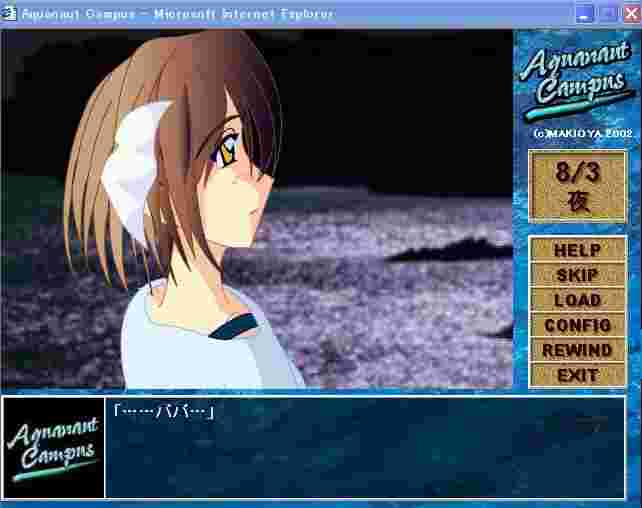This screenshot has height=508, width=642.
Task: Minimize the browser window
Action: 586,14
